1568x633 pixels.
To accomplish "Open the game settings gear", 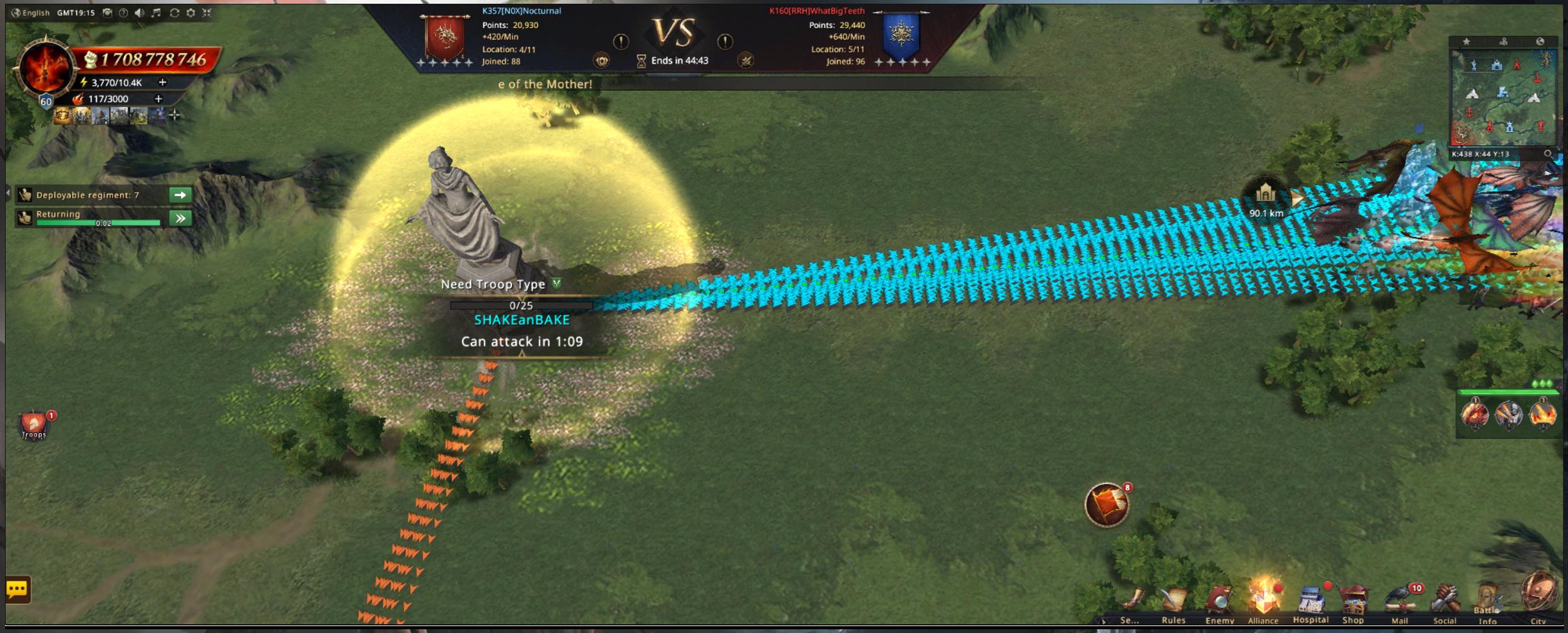I will (x=191, y=13).
